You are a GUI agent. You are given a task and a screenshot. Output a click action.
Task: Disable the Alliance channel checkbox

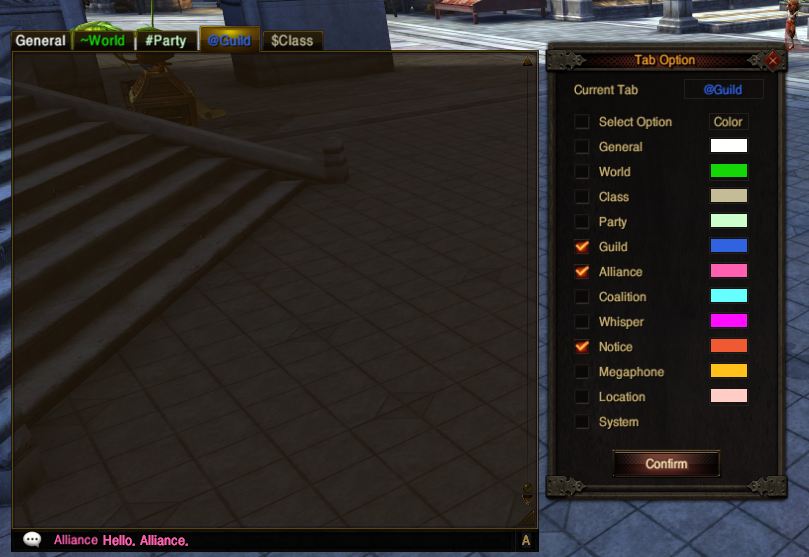coord(582,272)
